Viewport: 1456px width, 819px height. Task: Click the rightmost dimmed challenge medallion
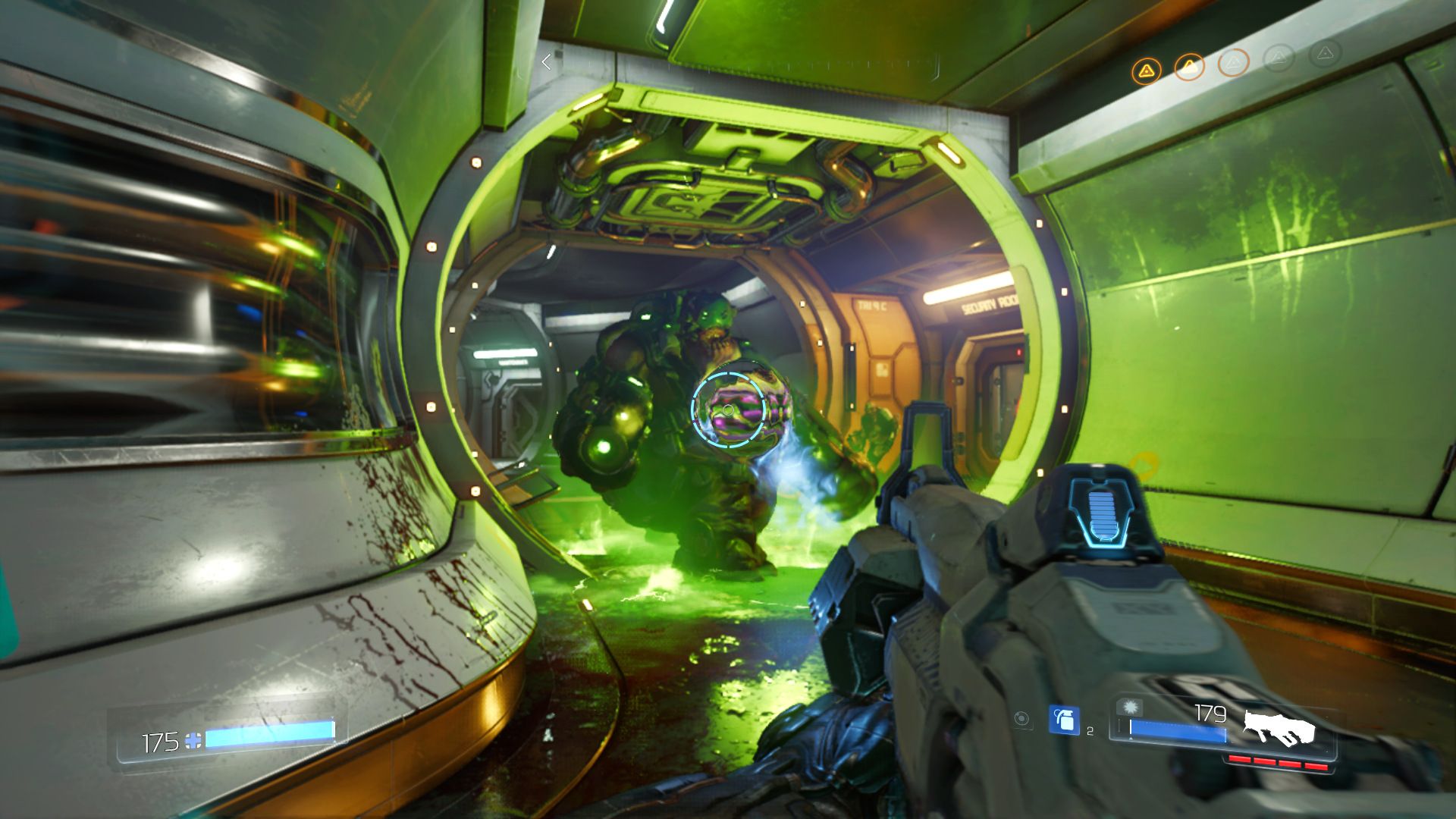(1325, 56)
